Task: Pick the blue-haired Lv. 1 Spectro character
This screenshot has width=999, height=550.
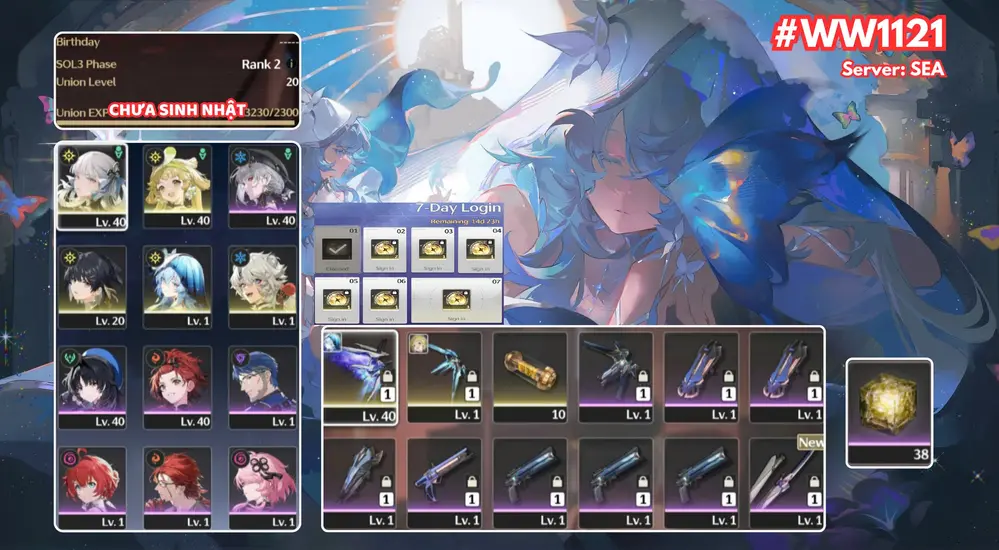Action: pos(176,285)
